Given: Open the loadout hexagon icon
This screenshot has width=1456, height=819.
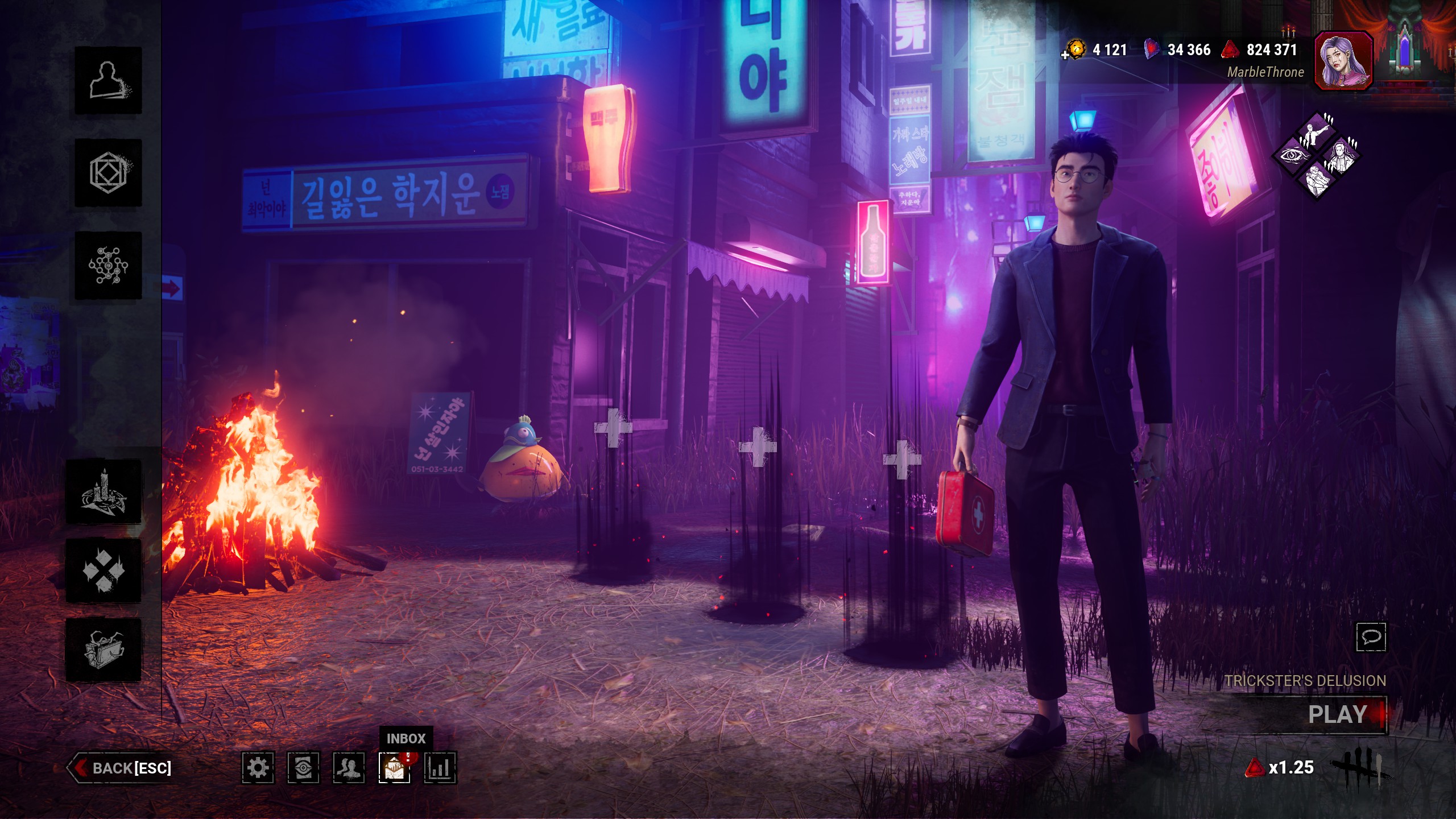Looking at the screenshot, I should click(108, 172).
